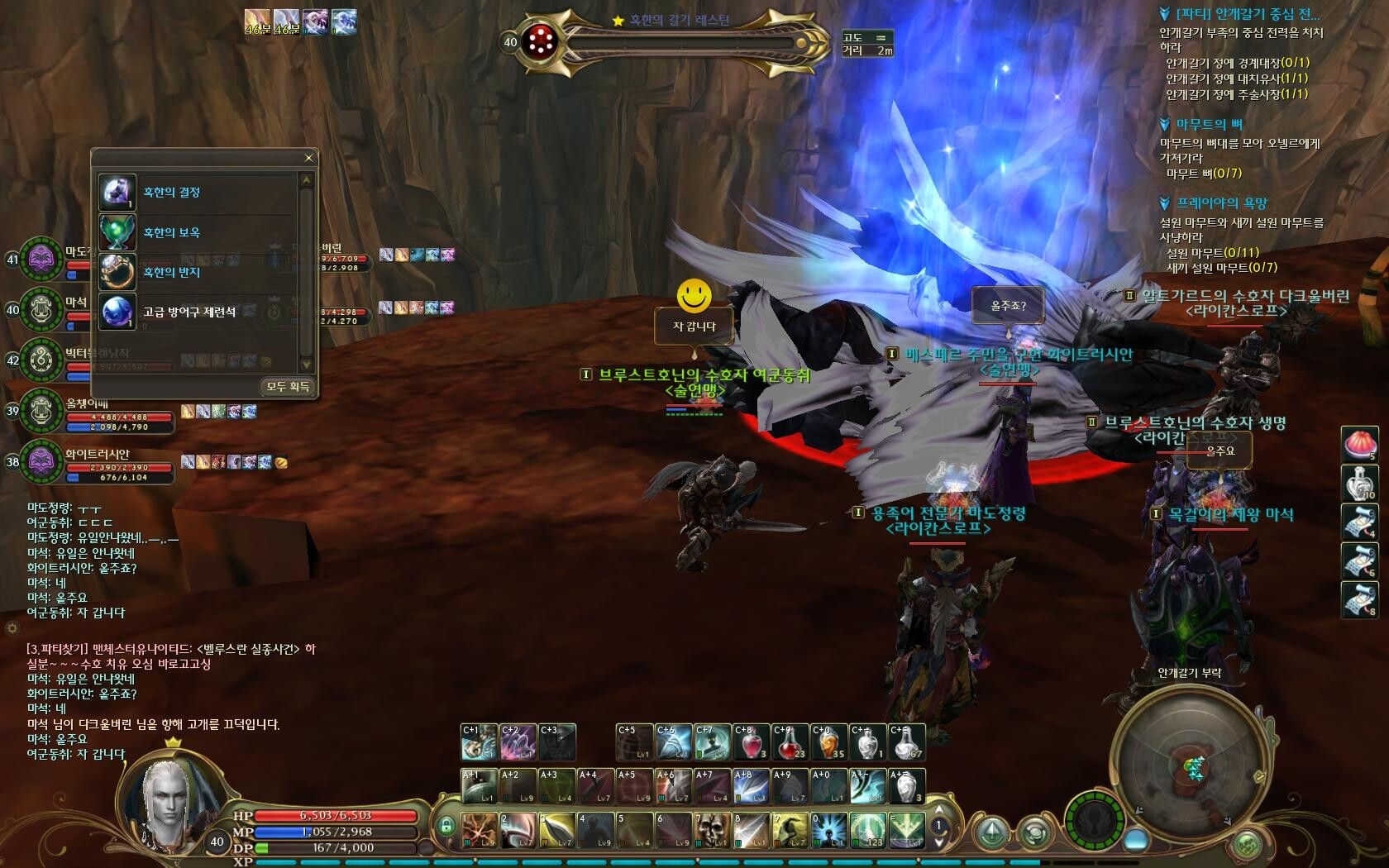Open chat settings gear icon
The height and width of the screenshot is (868, 1389).
coord(12,628)
